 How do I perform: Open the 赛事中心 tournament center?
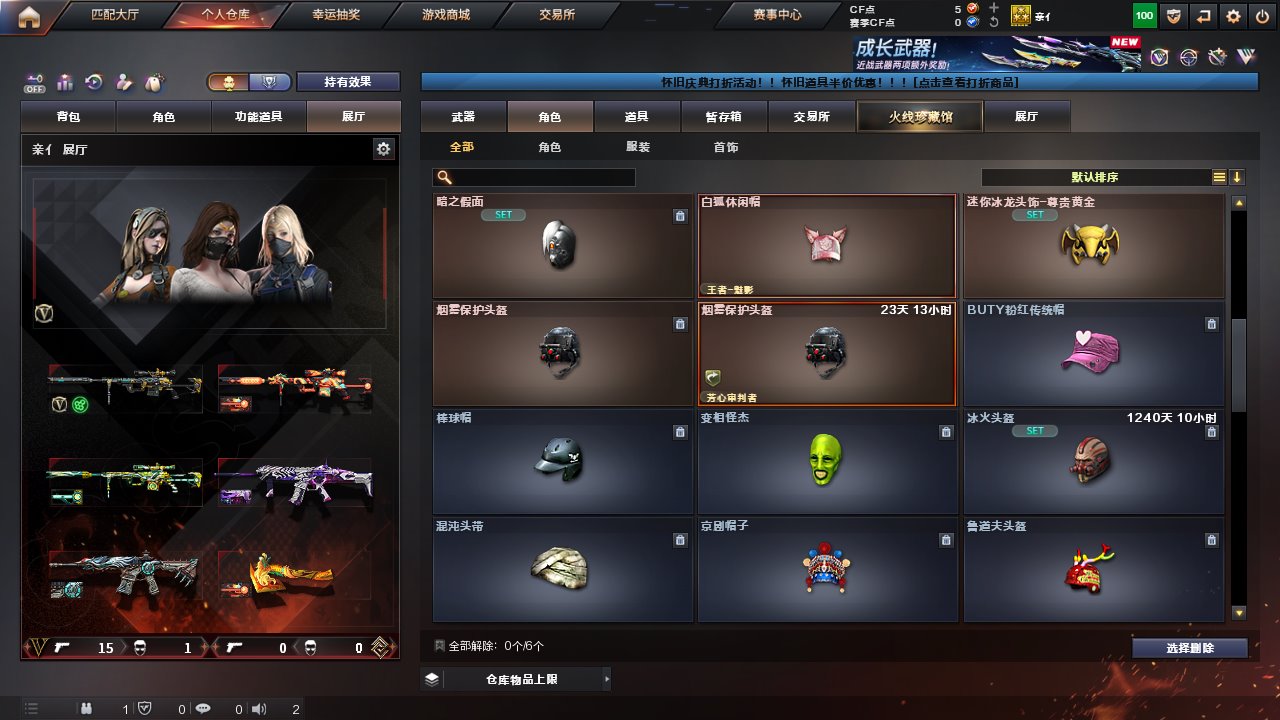pos(777,15)
